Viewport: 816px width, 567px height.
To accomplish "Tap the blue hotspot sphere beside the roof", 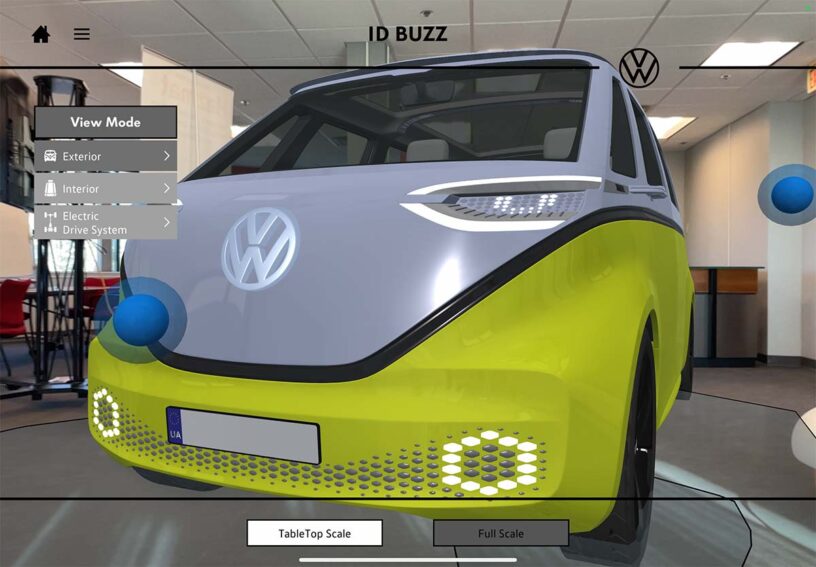I will coord(791,195).
